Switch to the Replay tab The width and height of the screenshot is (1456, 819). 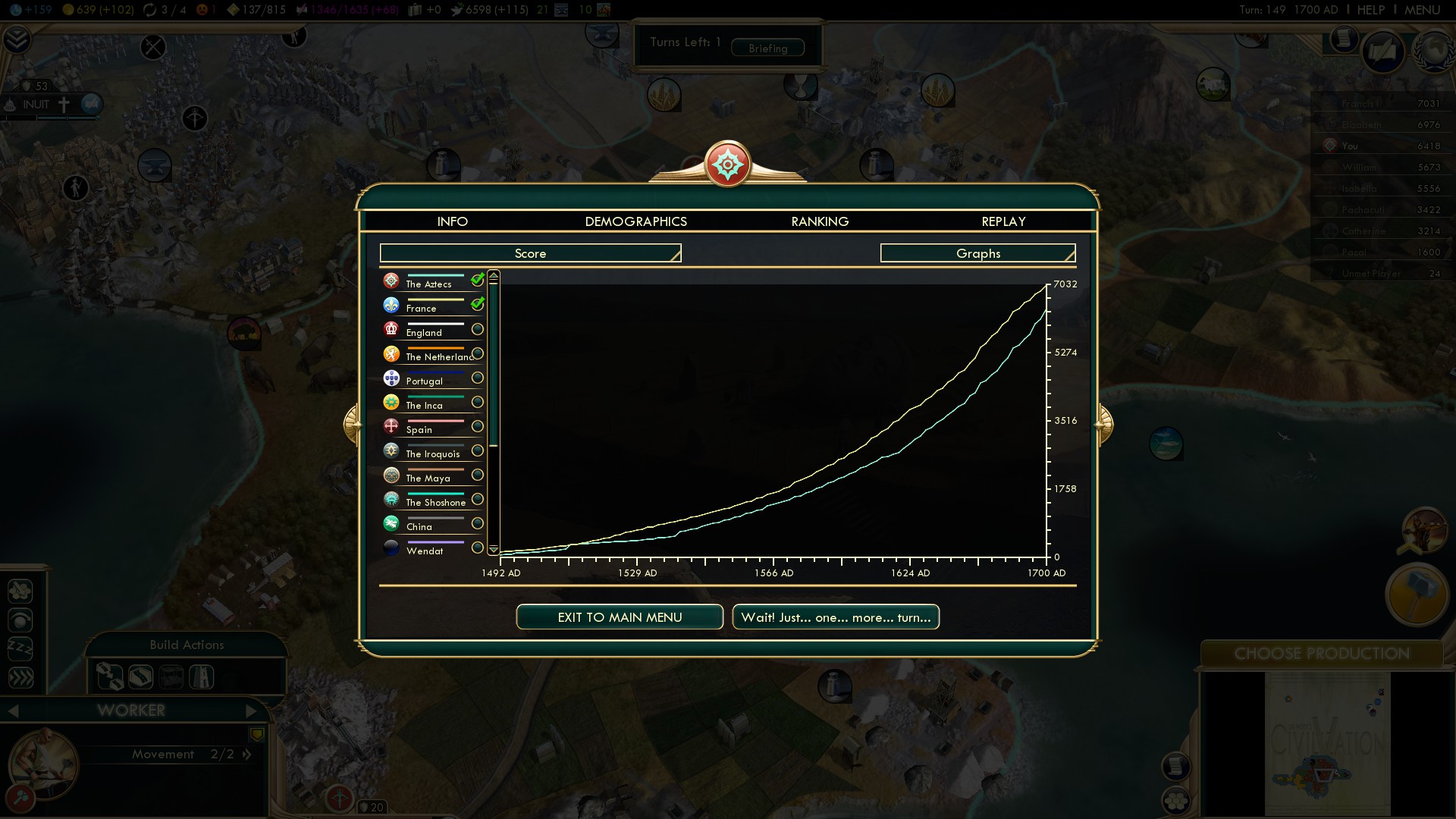(1003, 221)
